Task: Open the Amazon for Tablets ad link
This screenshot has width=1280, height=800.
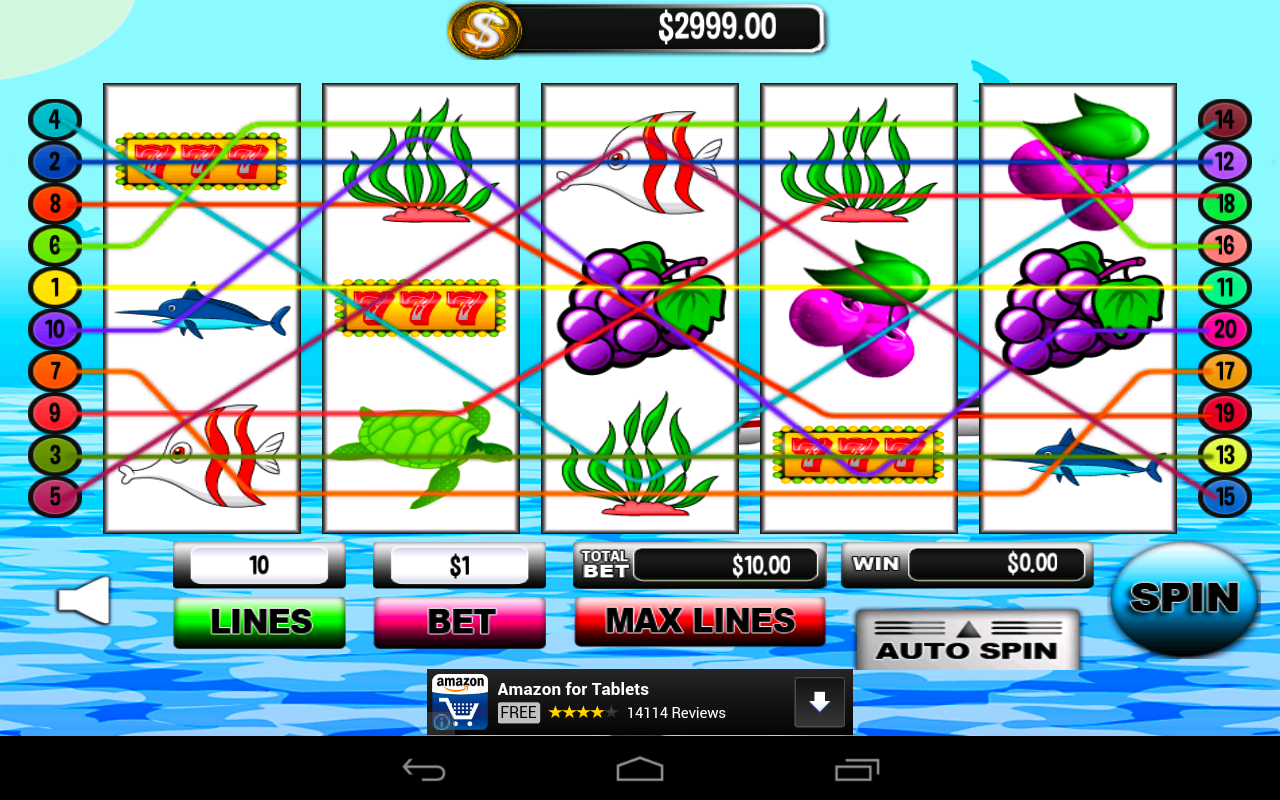Action: [x=573, y=689]
